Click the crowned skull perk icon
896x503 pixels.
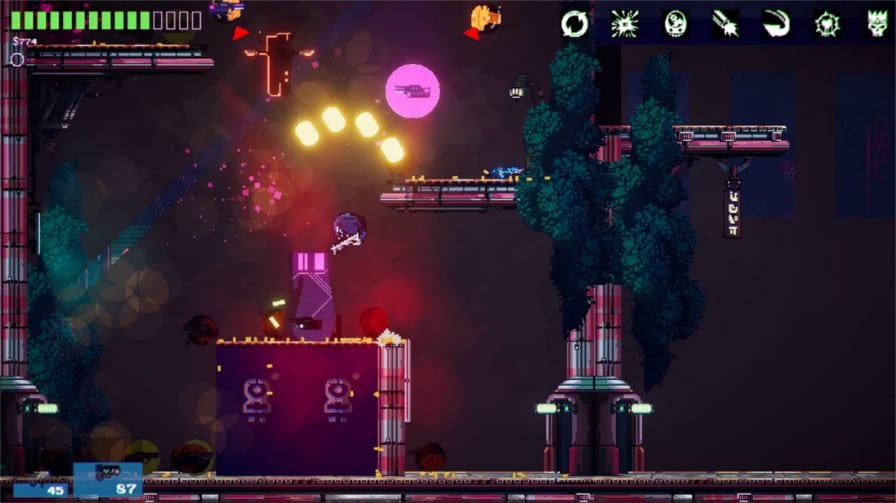click(877, 23)
